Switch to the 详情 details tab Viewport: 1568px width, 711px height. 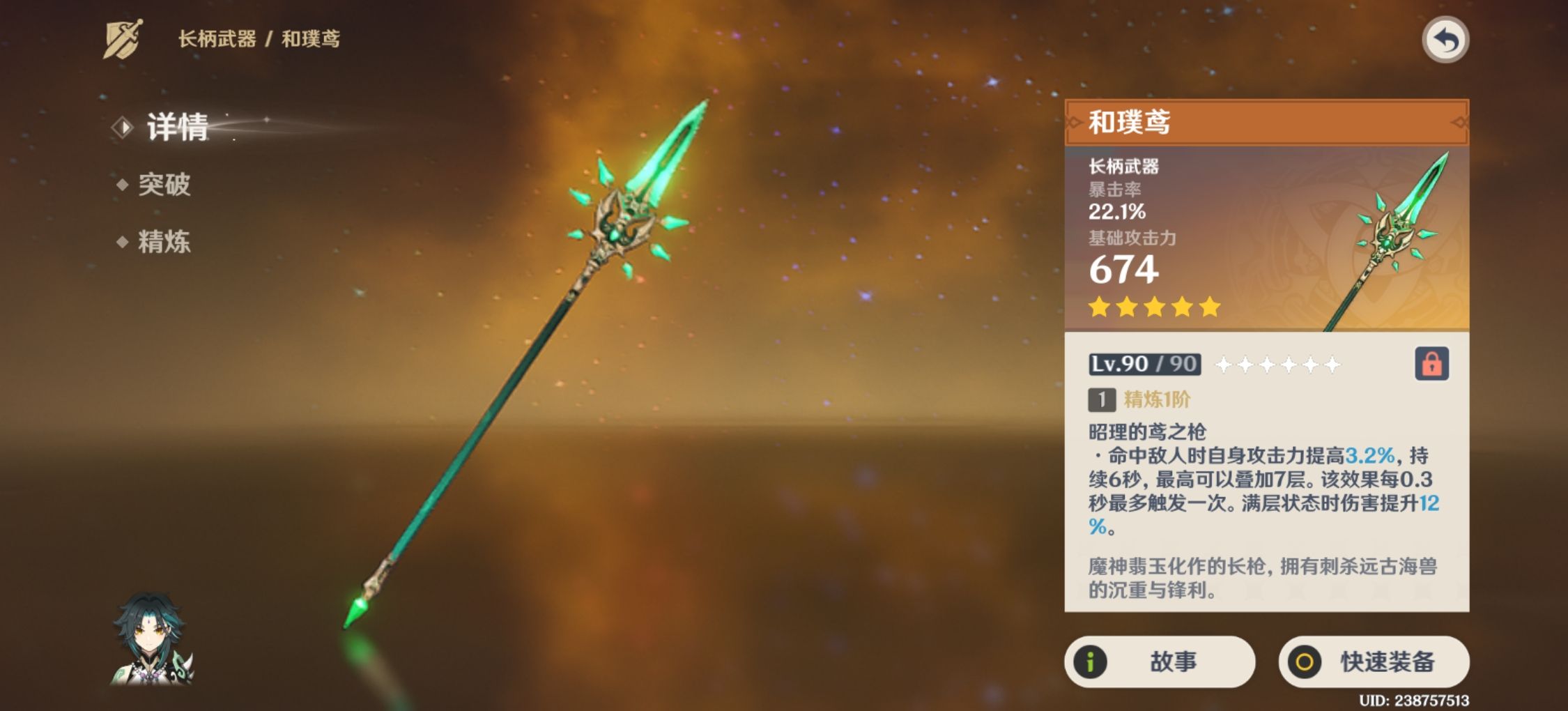coord(177,128)
